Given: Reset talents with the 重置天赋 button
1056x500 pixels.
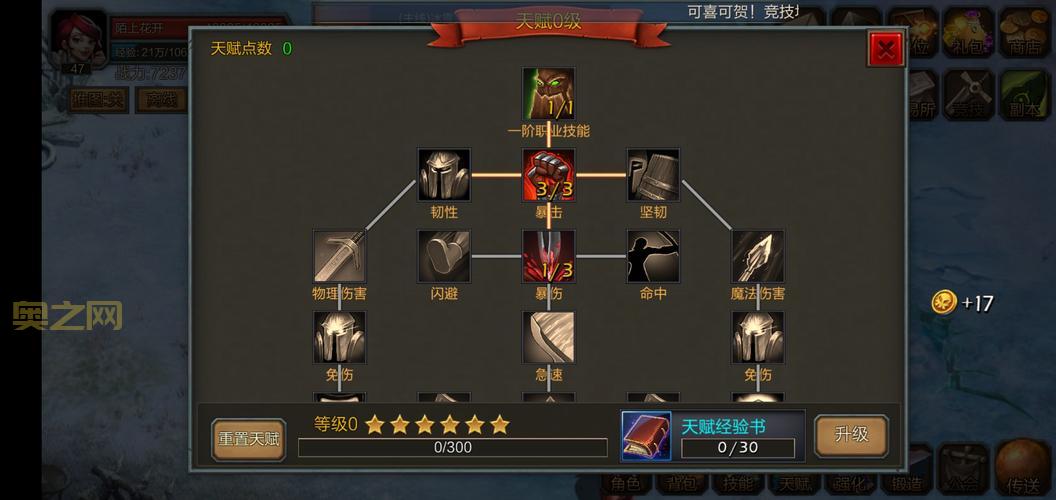Looking at the screenshot, I should 249,439.
